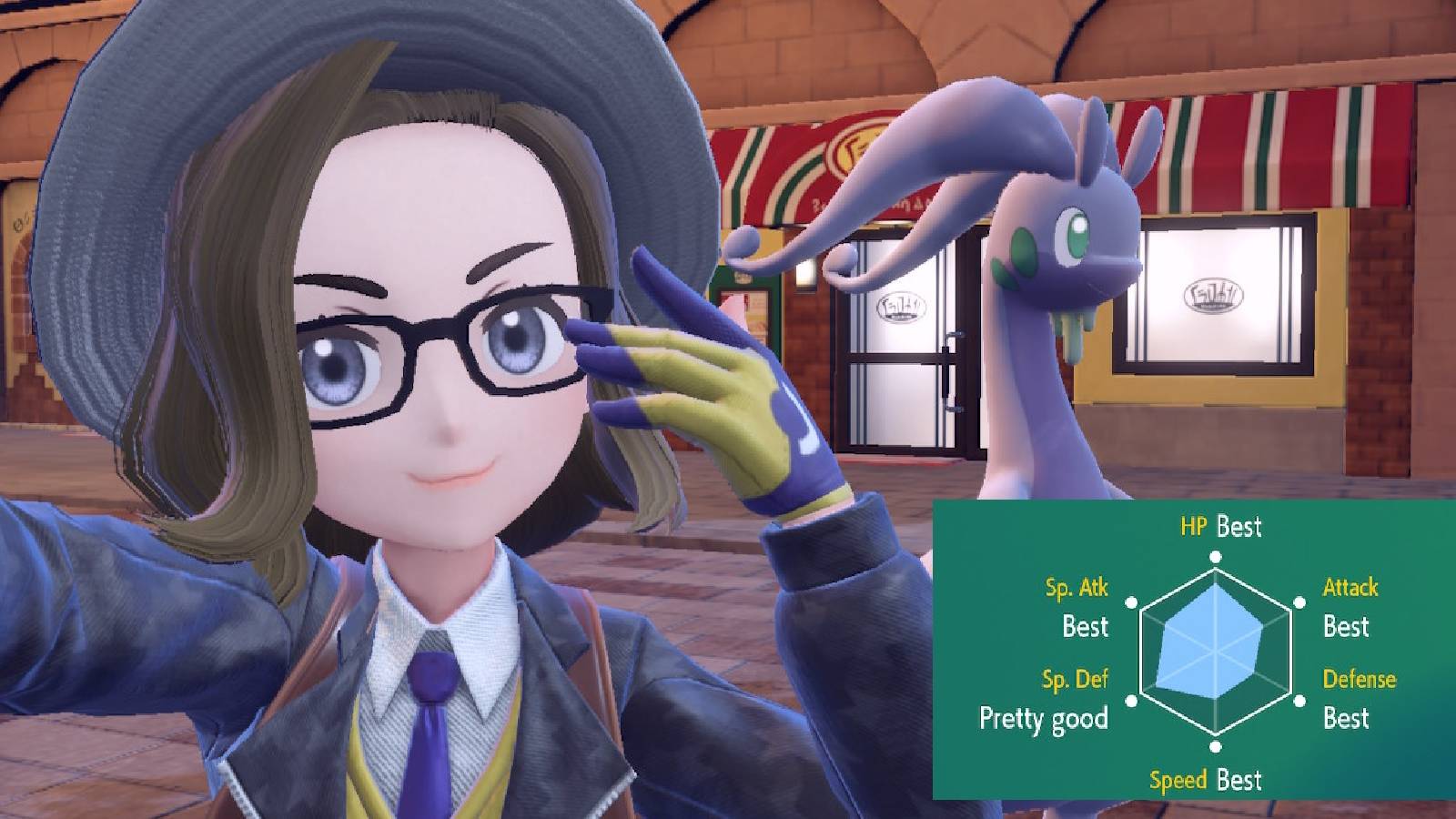Screen dimensions: 1456x819
Task: Click the 'Pretty good' rating text
Action: coord(1043,719)
